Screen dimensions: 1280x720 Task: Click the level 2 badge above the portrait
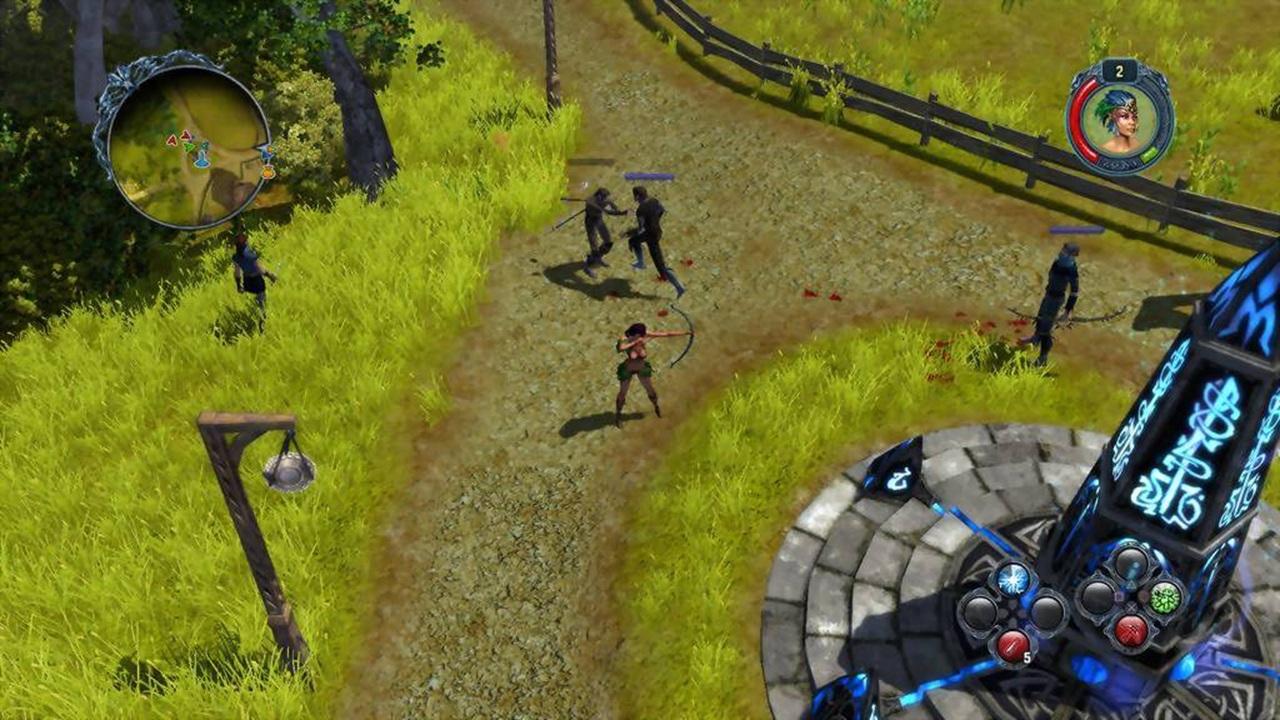tap(1120, 71)
